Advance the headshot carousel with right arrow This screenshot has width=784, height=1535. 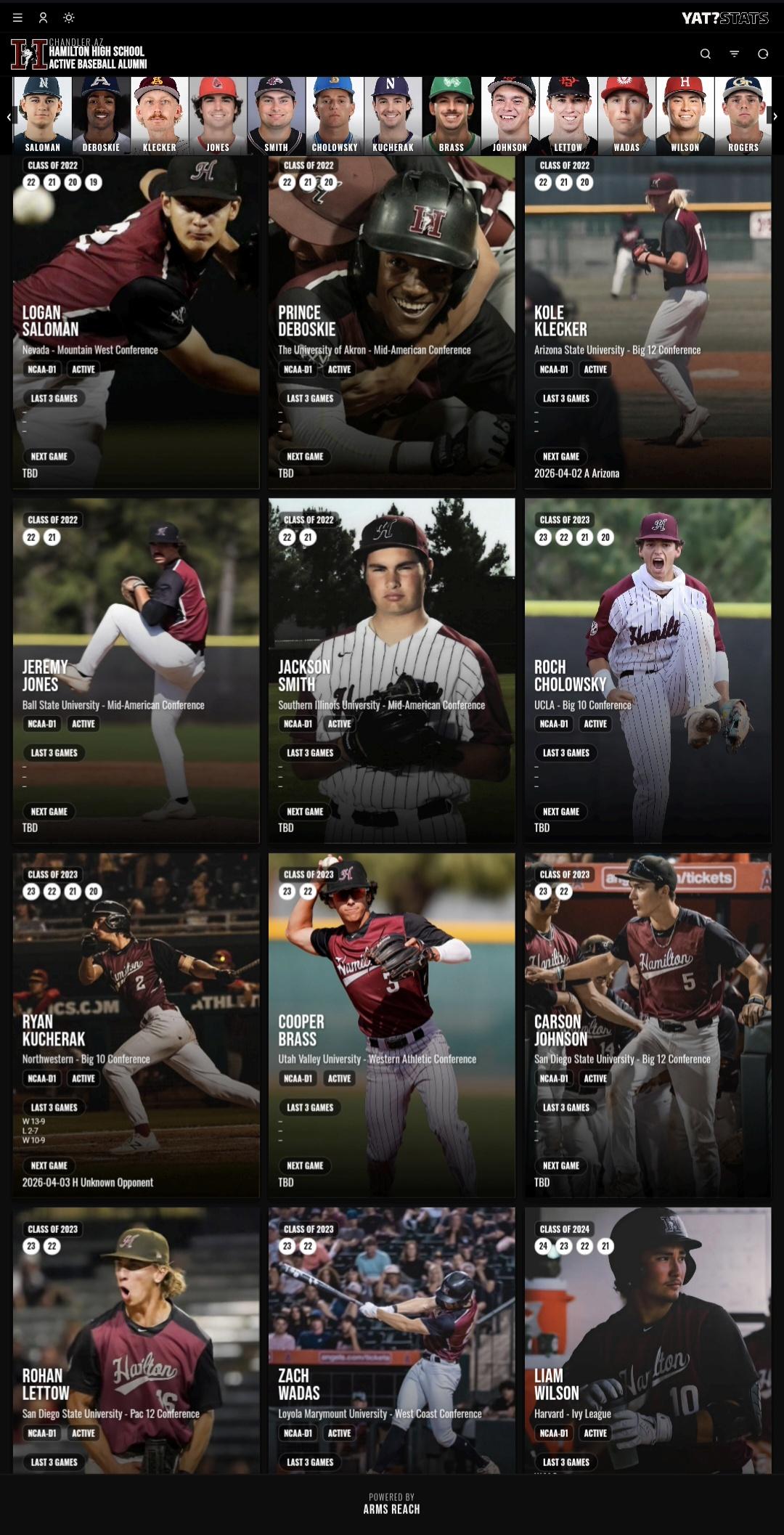click(x=775, y=116)
